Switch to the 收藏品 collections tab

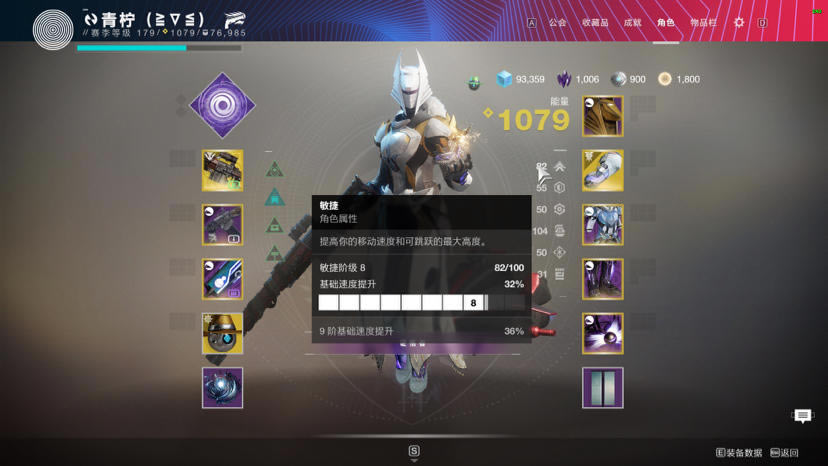pos(595,22)
